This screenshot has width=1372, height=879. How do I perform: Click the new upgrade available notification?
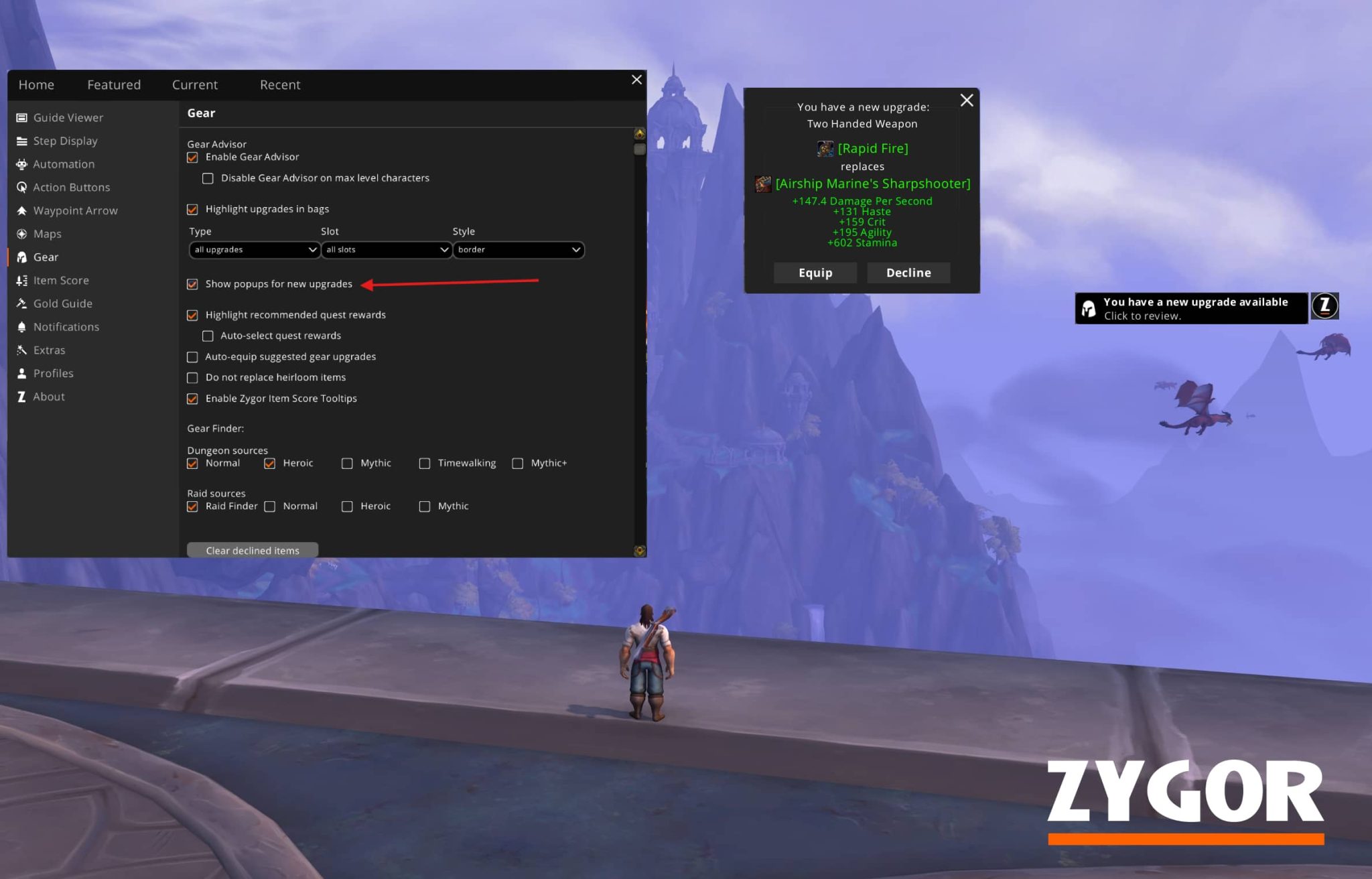(1192, 307)
